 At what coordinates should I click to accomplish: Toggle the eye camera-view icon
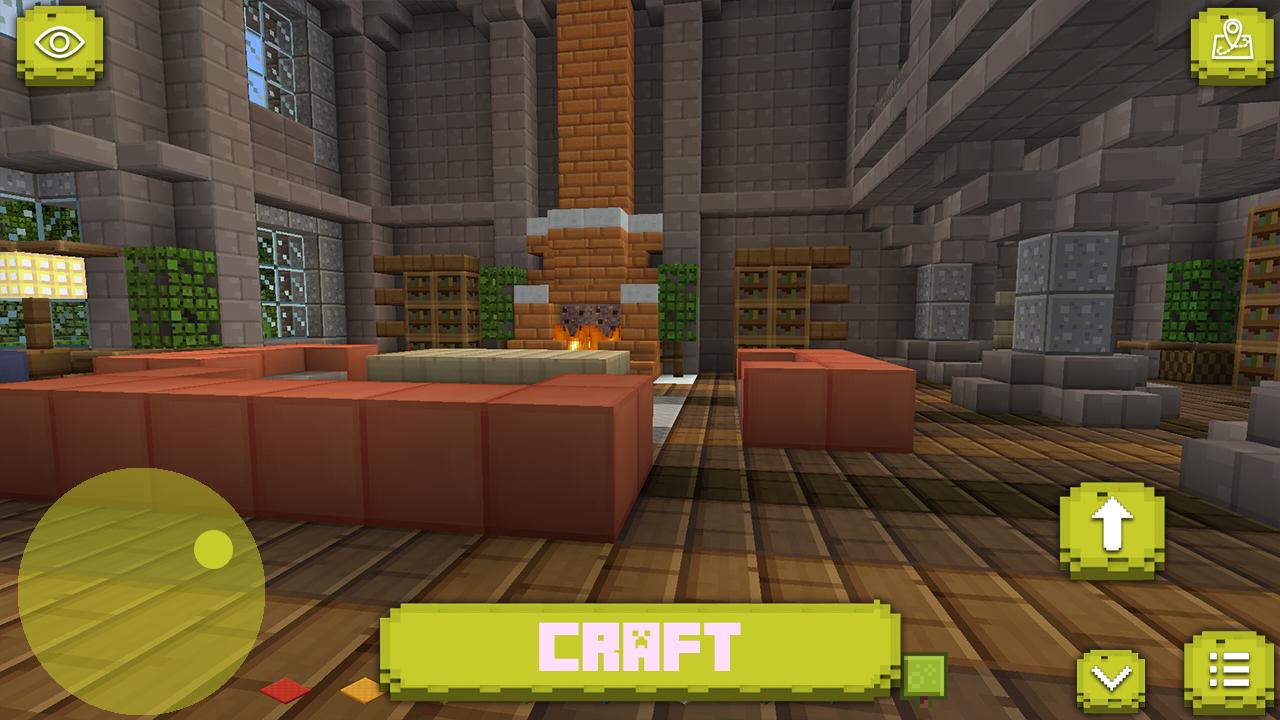click(62, 42)
